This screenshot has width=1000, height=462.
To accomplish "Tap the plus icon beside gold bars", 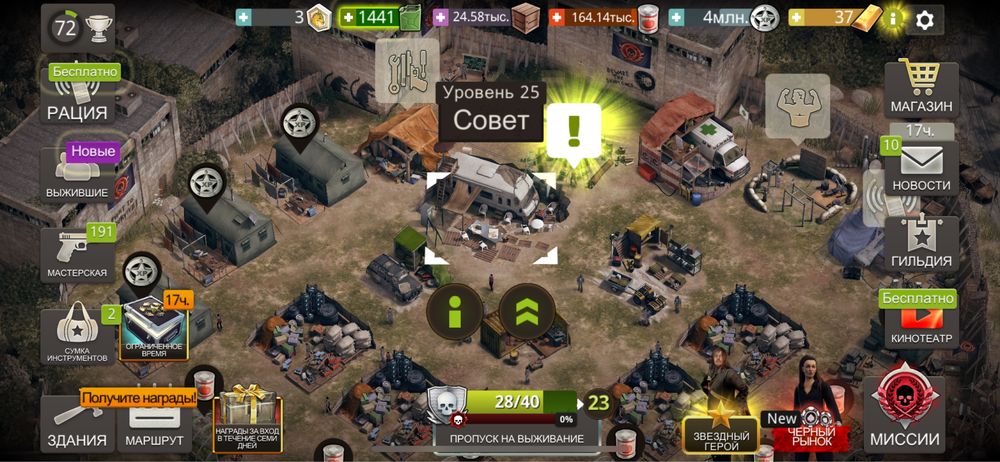I will 796,18.
